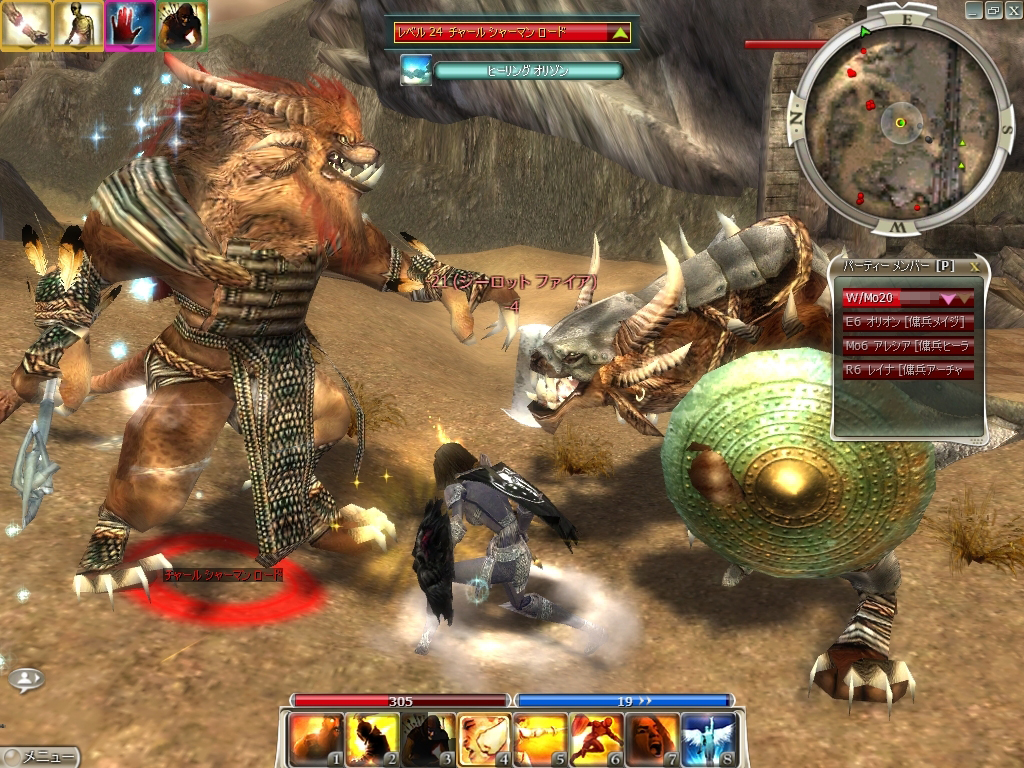Image resolution: width=1024 pixels, height=768 pixels.
Task: Cast skill 8 with the winged angel icon
Action: point(709,739)
